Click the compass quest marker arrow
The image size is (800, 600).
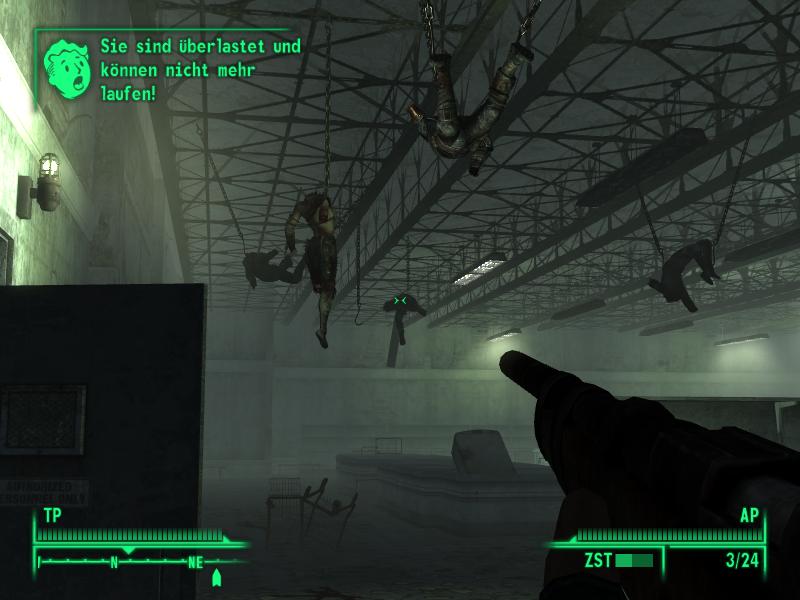coord(217,577)
